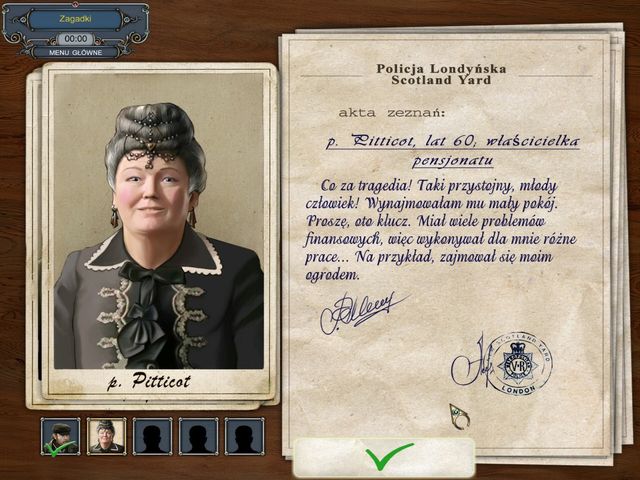Open the Zagadki puzzles panel
640x480 pixels.
click(x=75, y=18)
